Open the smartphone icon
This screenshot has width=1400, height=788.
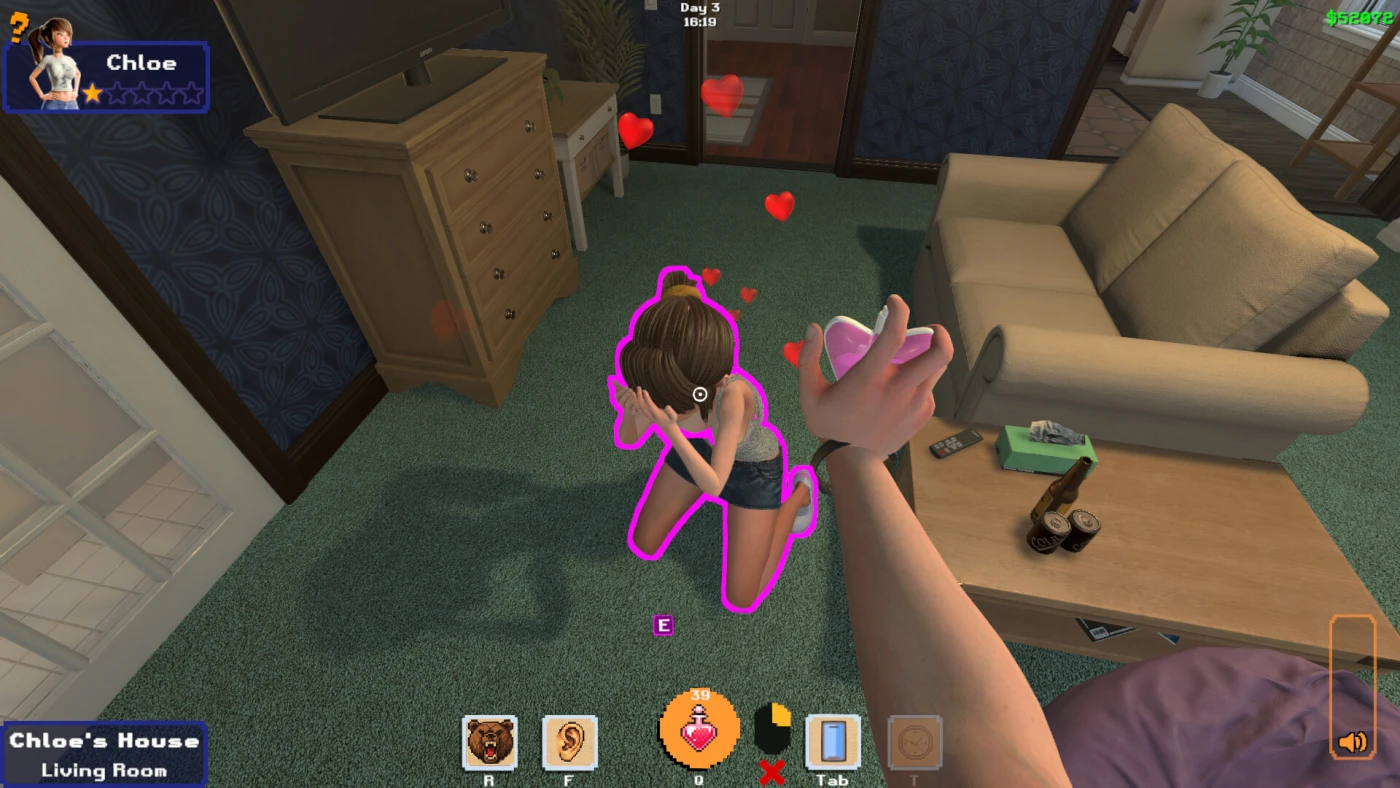[x=832, y=742]
